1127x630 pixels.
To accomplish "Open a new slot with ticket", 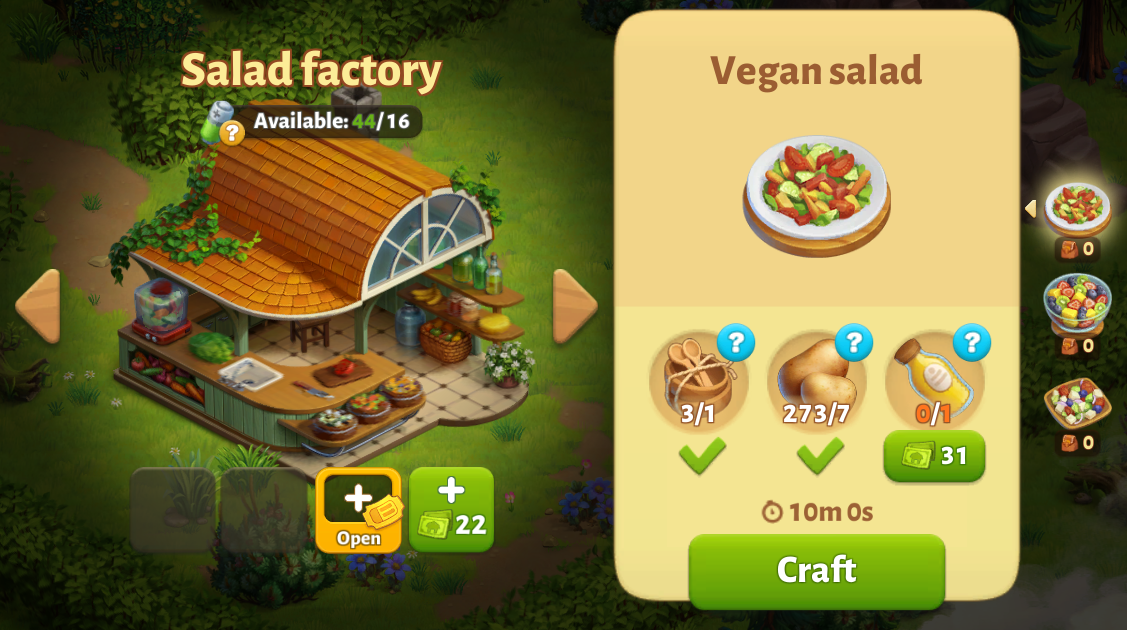I will coord(358,510).
